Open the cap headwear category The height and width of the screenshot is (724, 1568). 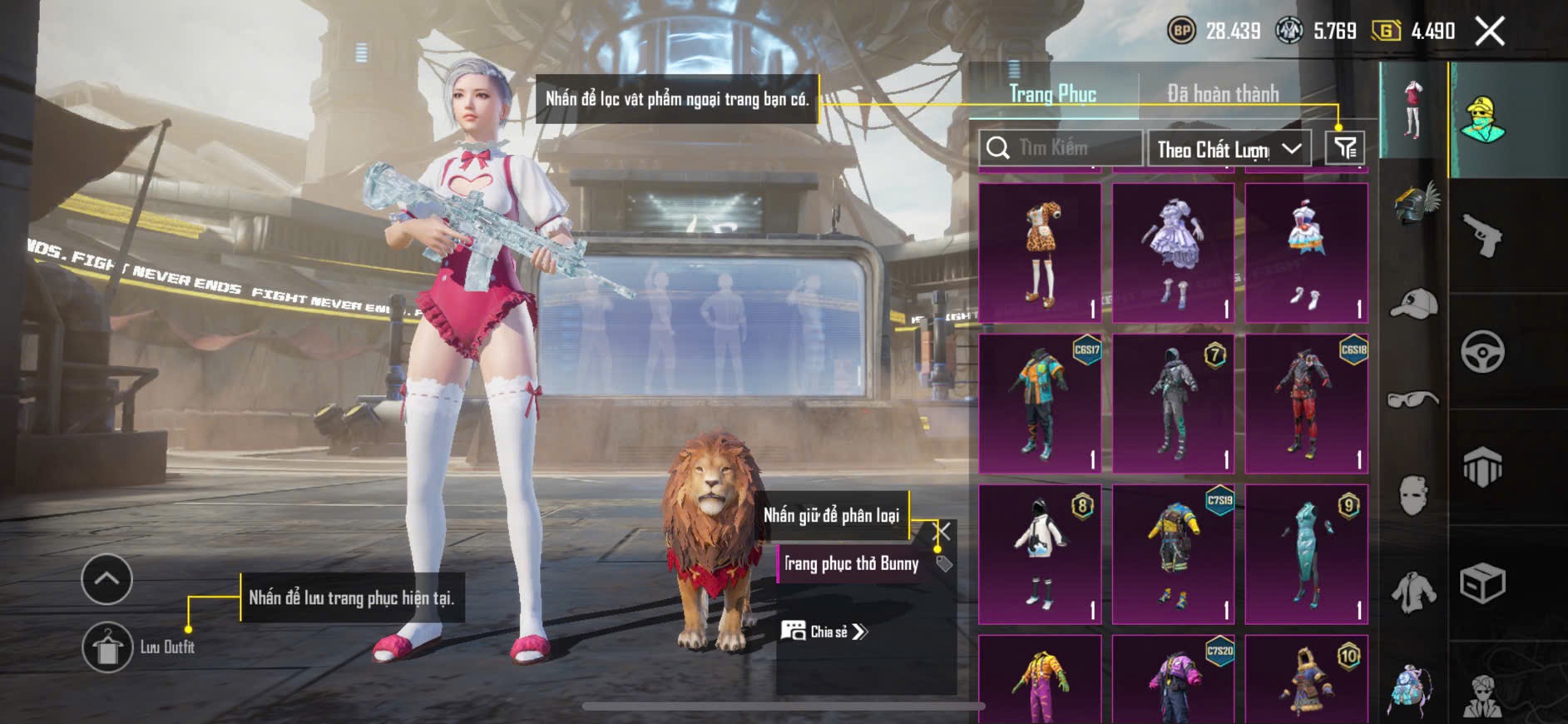(x=1414, y=303)
